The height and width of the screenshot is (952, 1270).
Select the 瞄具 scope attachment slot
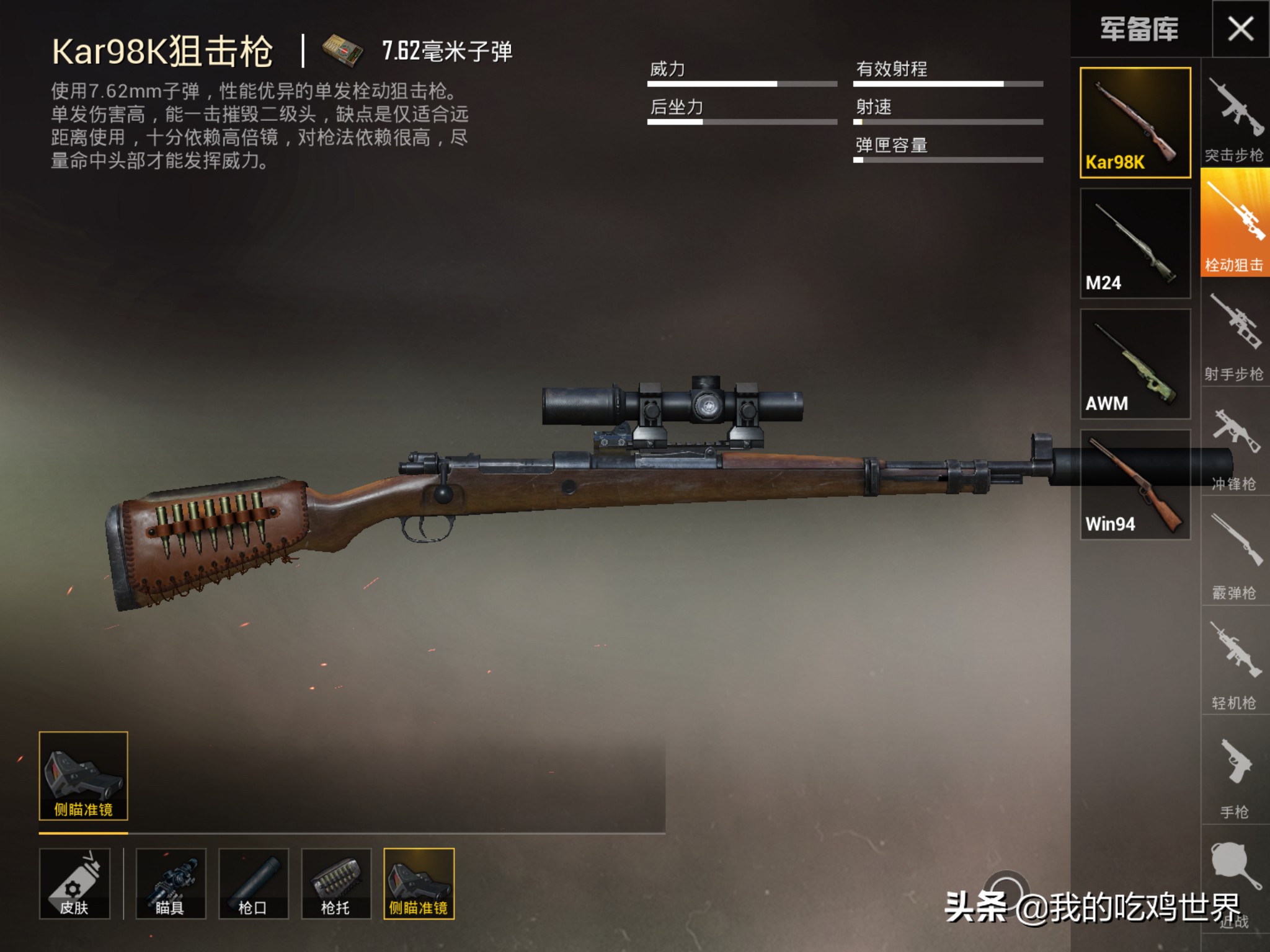171,883
